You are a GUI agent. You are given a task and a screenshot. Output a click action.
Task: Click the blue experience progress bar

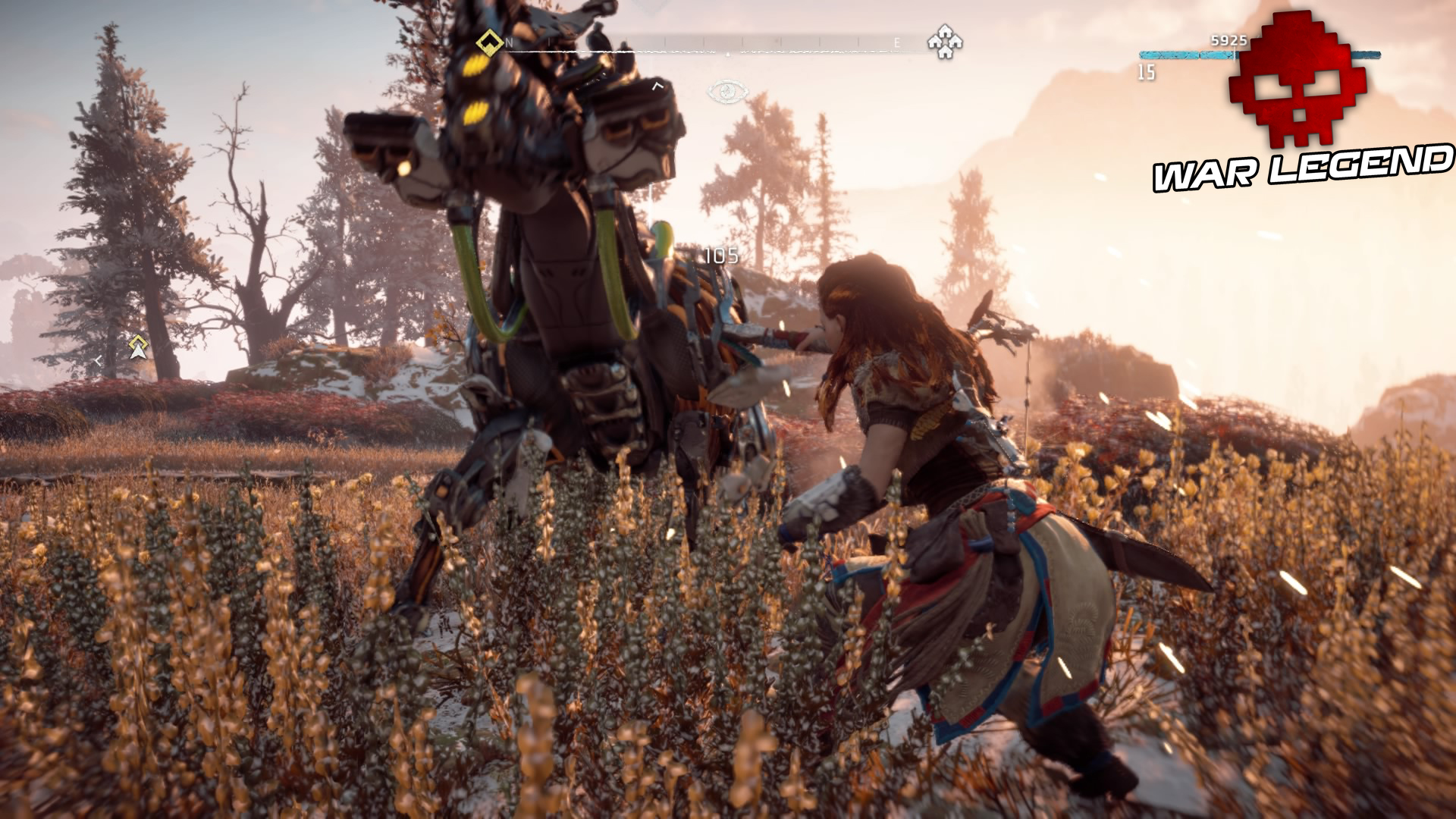pyautogui.click(x=1179, y=54)
